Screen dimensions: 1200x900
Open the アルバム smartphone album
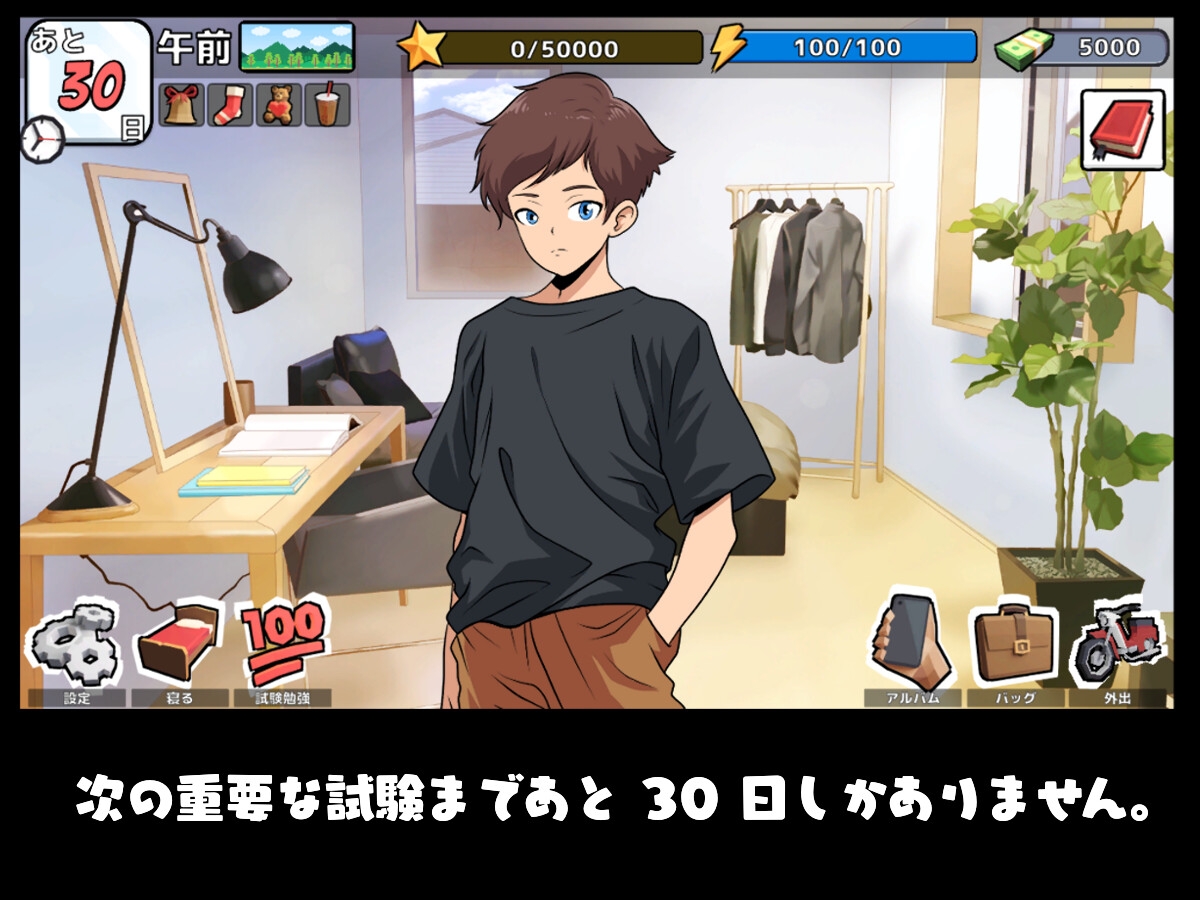(912, 645)
